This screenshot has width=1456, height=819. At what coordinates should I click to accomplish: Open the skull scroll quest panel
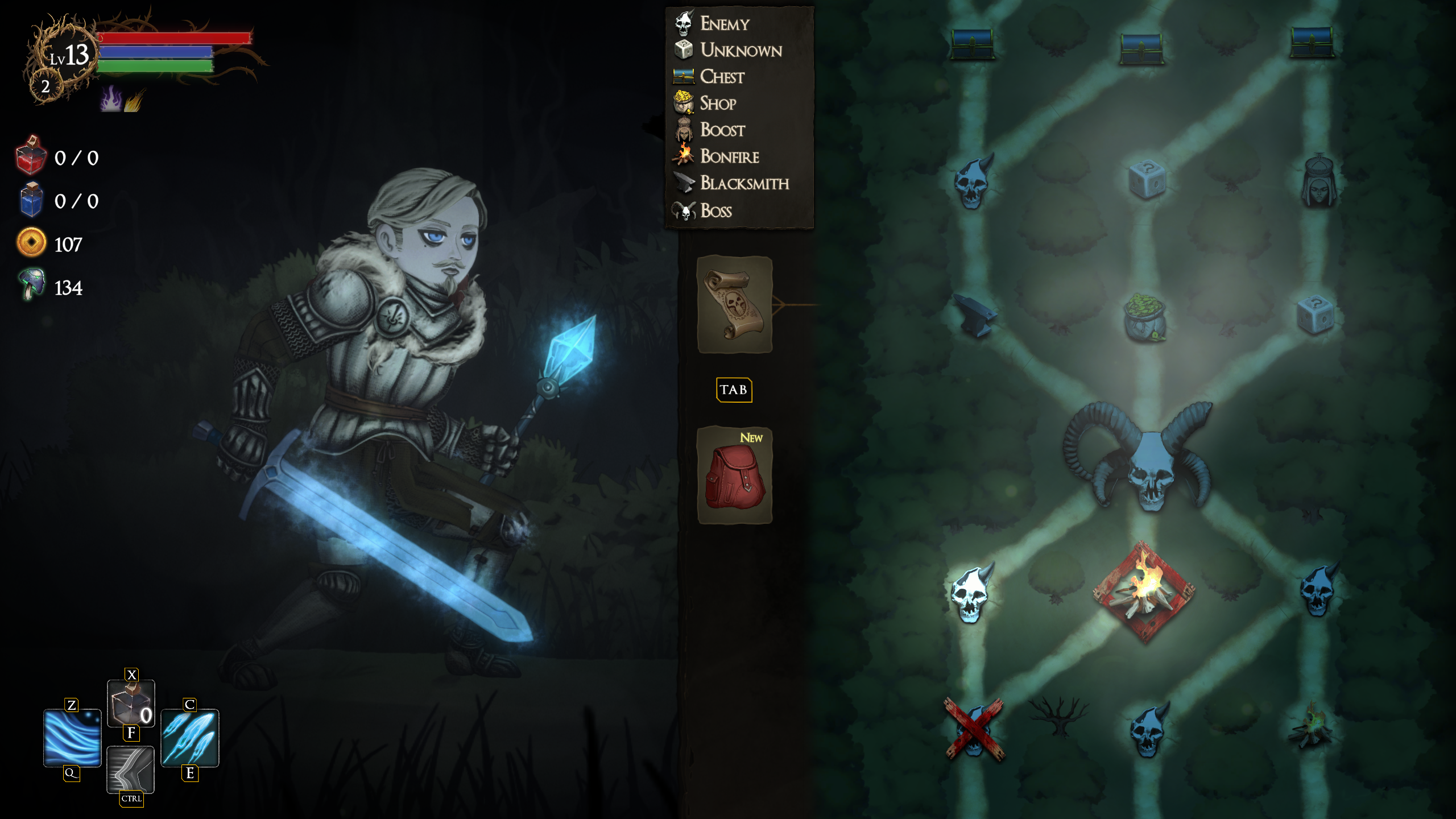coord(734,304)
